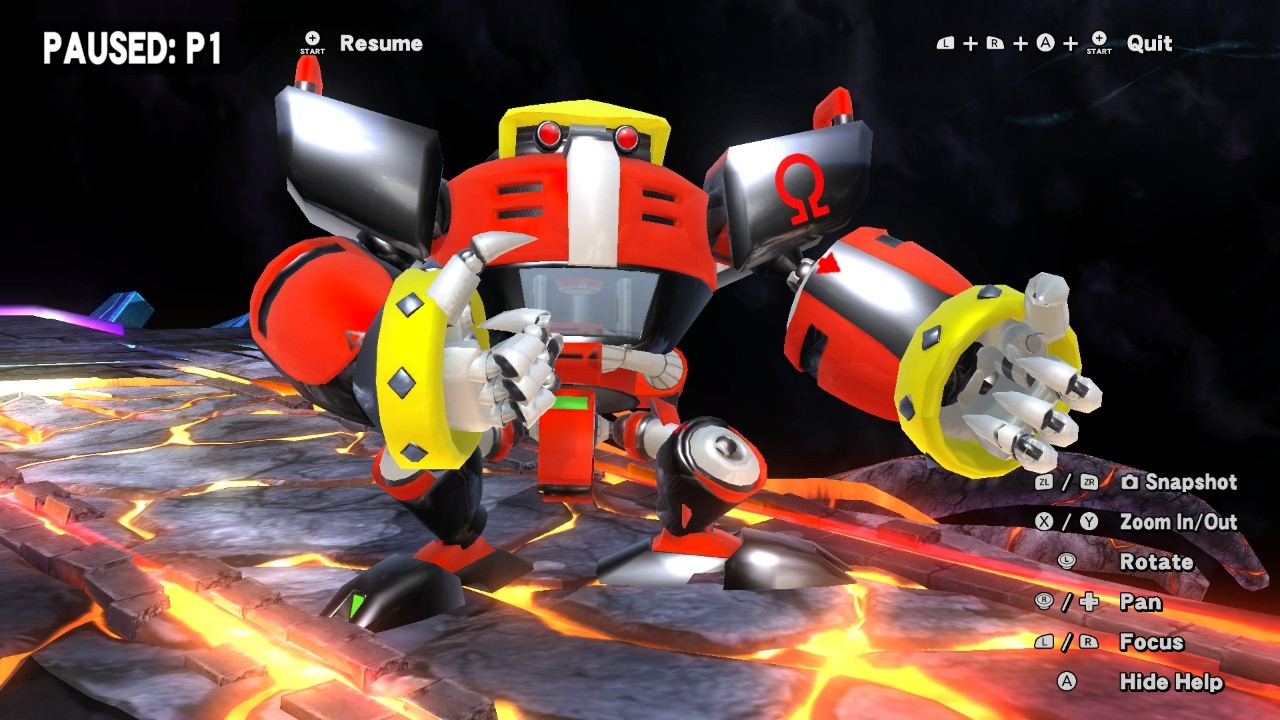Select the ZR button icon beside Snapshot
Image resolution: width=1280 pixels, height=720 pixels.
pos(1088,483)
